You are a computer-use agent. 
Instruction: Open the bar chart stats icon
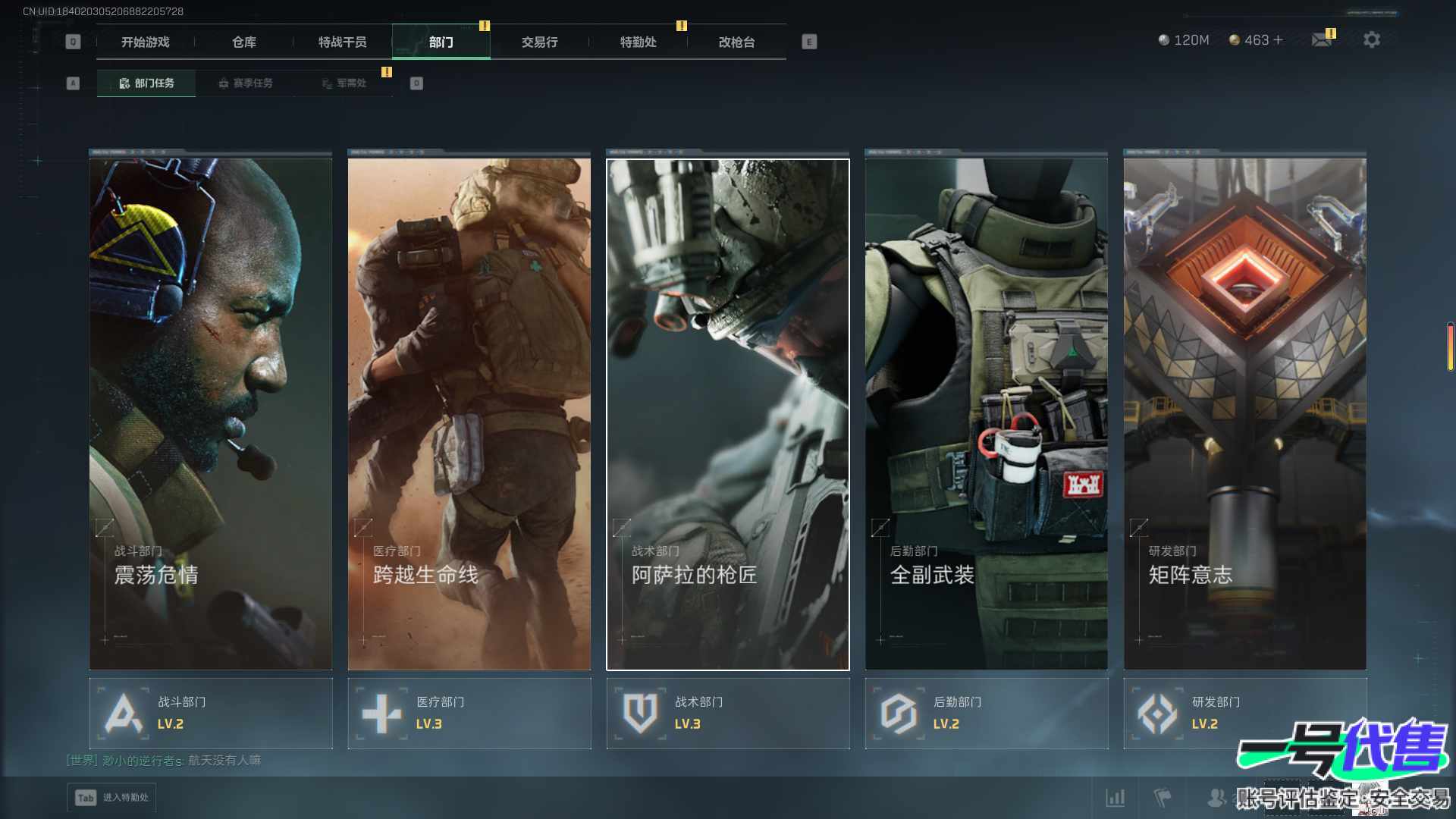[x=1115, y=798]
